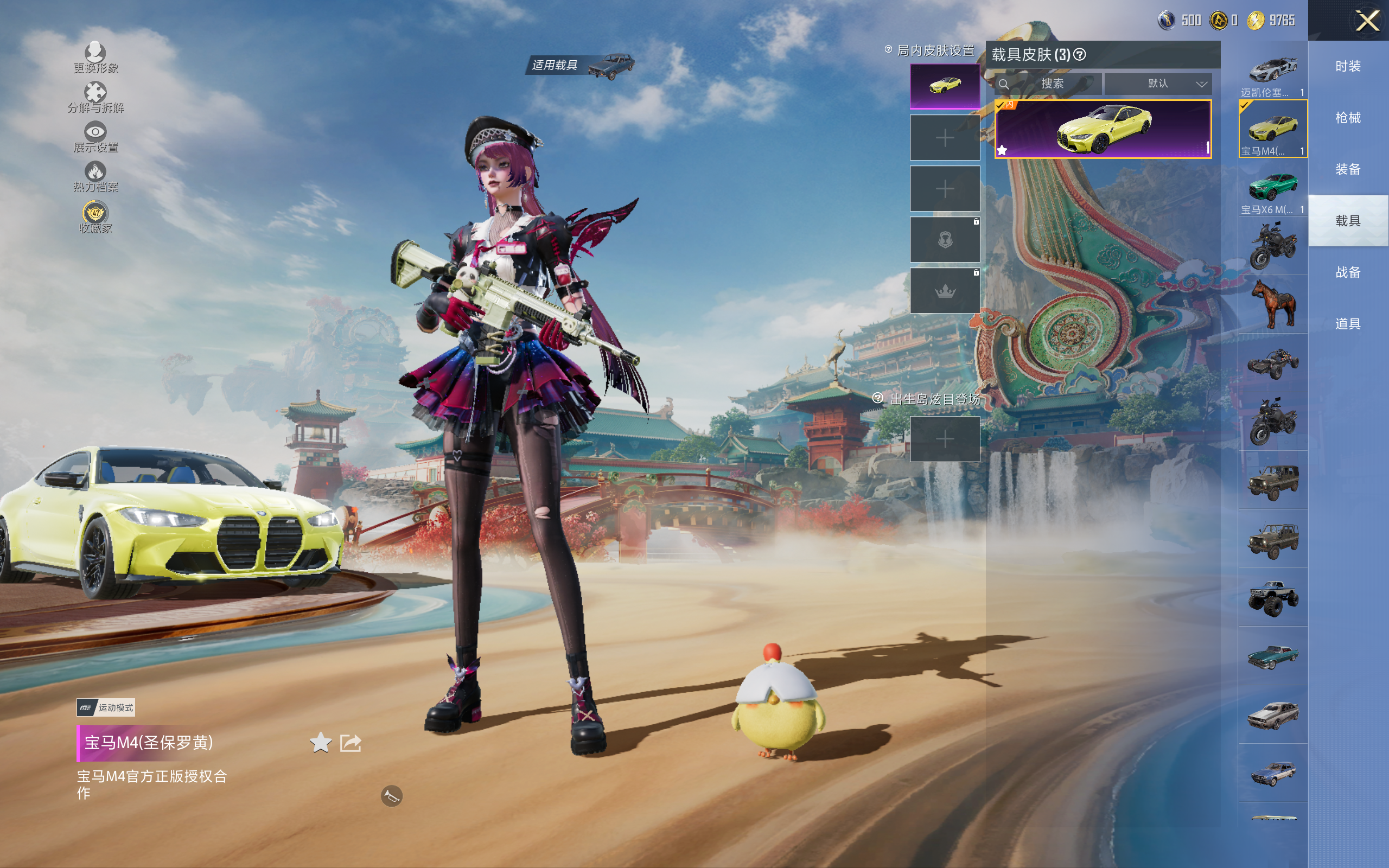This screenshot has width=1389, height=868.
Task: Choose the blue monster truck vehicle
Action: tap(1272, 598)
